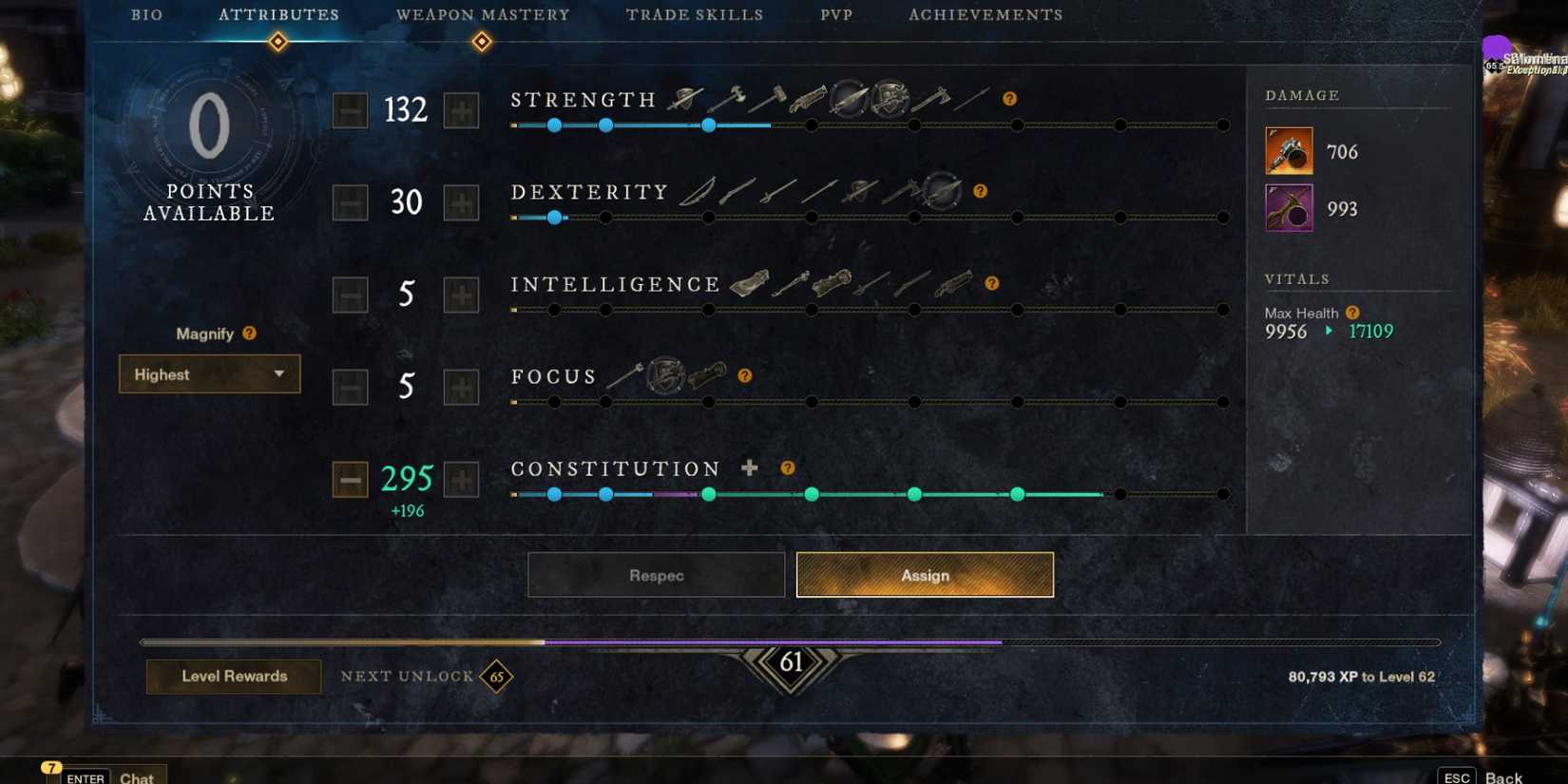Click the minus stepper beside Constitution
This screenshot has width=1568, height=784.
pos(349,480)
